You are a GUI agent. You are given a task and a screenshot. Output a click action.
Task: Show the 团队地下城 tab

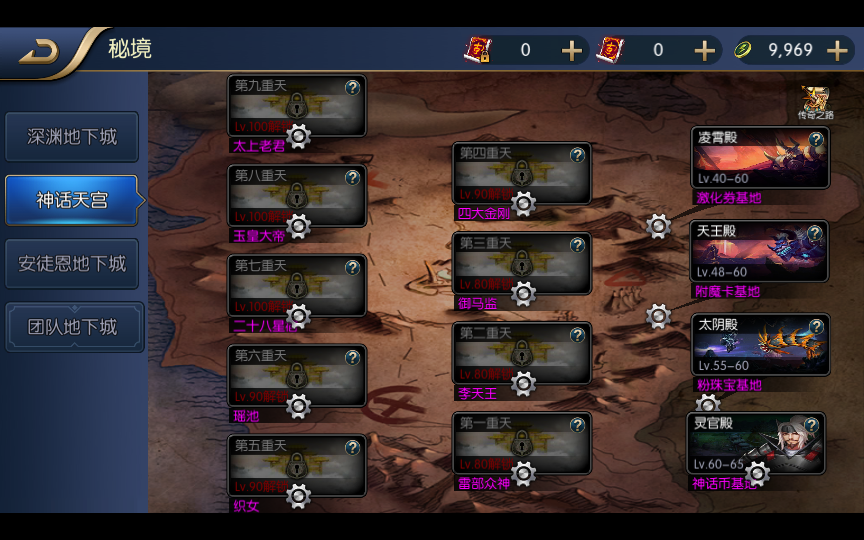[x=72, y=327]
